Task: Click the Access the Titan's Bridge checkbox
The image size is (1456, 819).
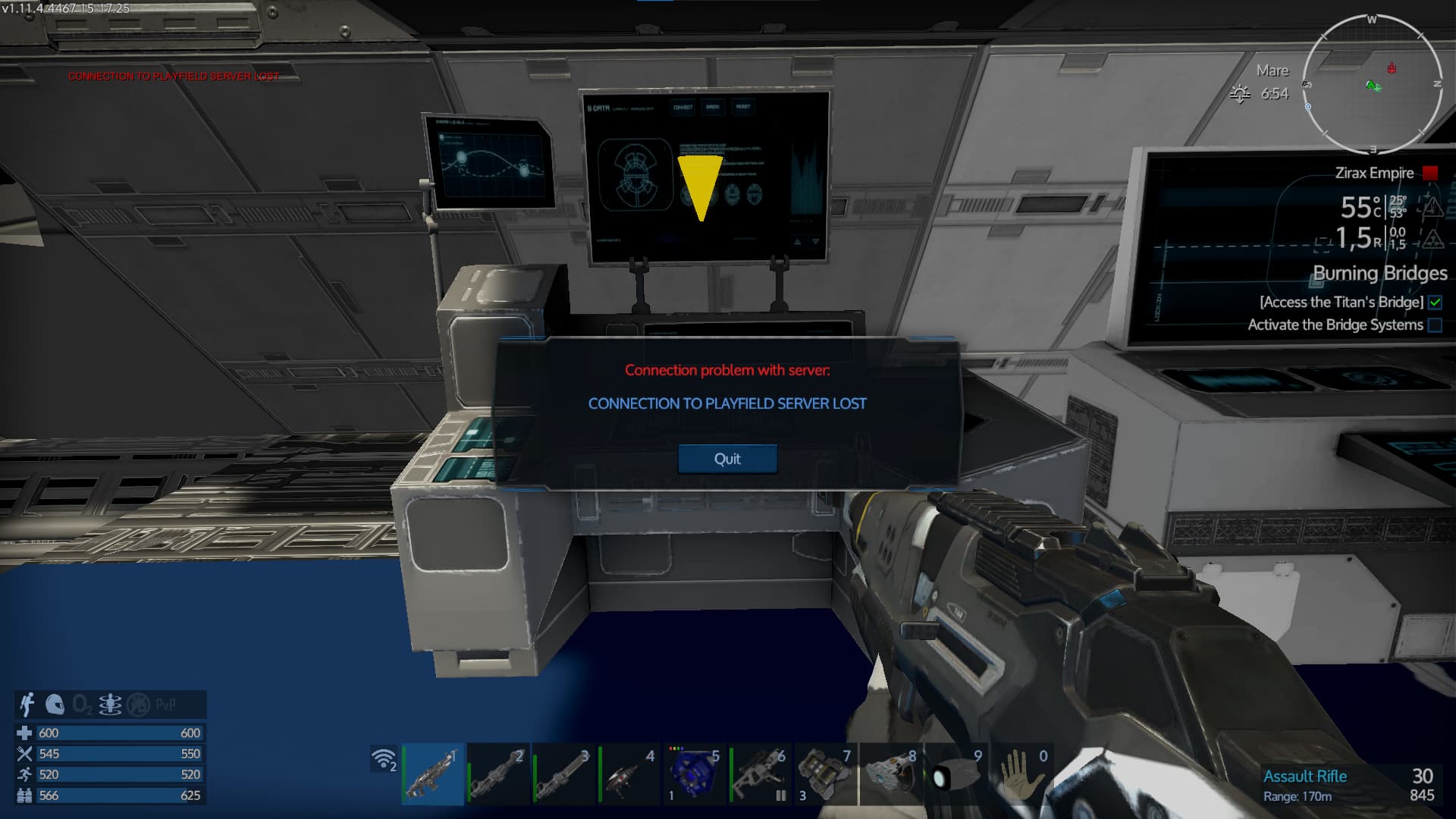Action: pos(1435,303)
